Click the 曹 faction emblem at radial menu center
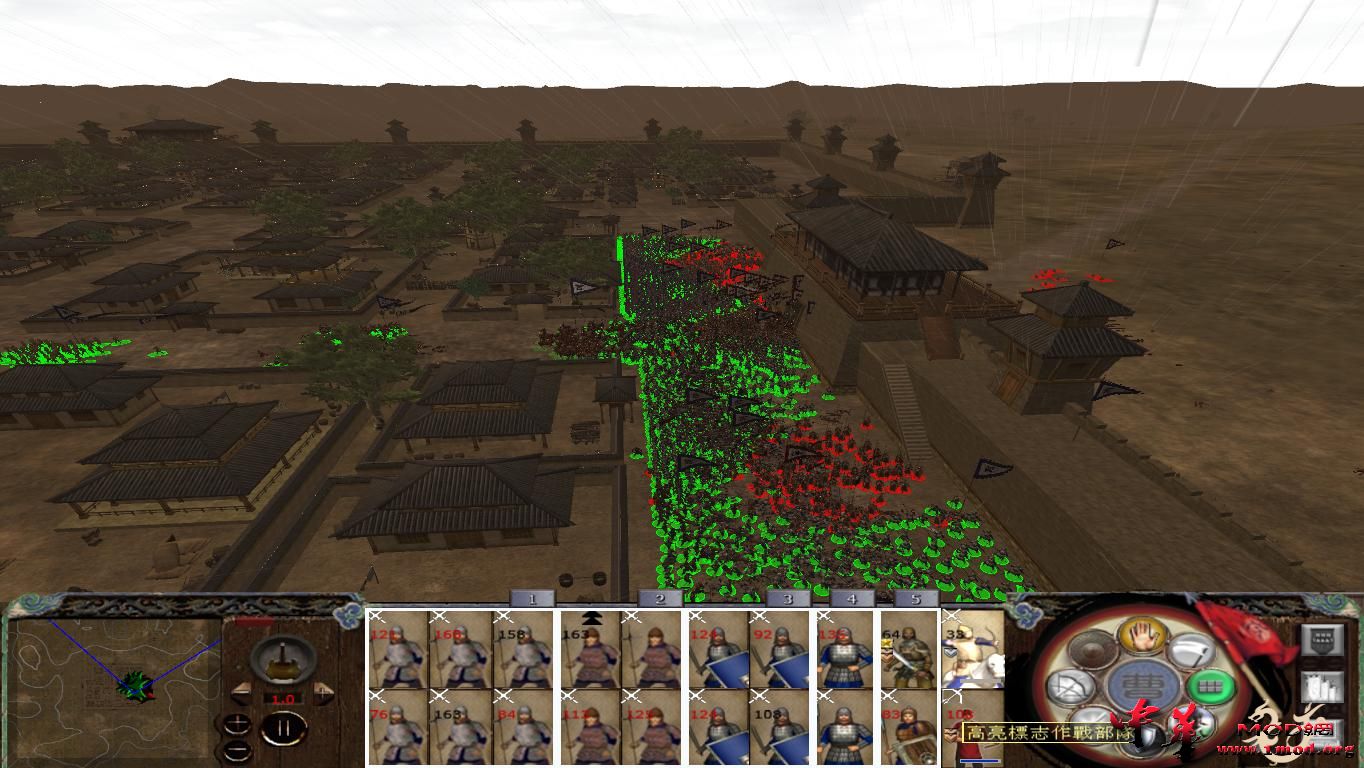Image resolution: width=1364 pixels, height=768 pixels. pos(1142,686)
